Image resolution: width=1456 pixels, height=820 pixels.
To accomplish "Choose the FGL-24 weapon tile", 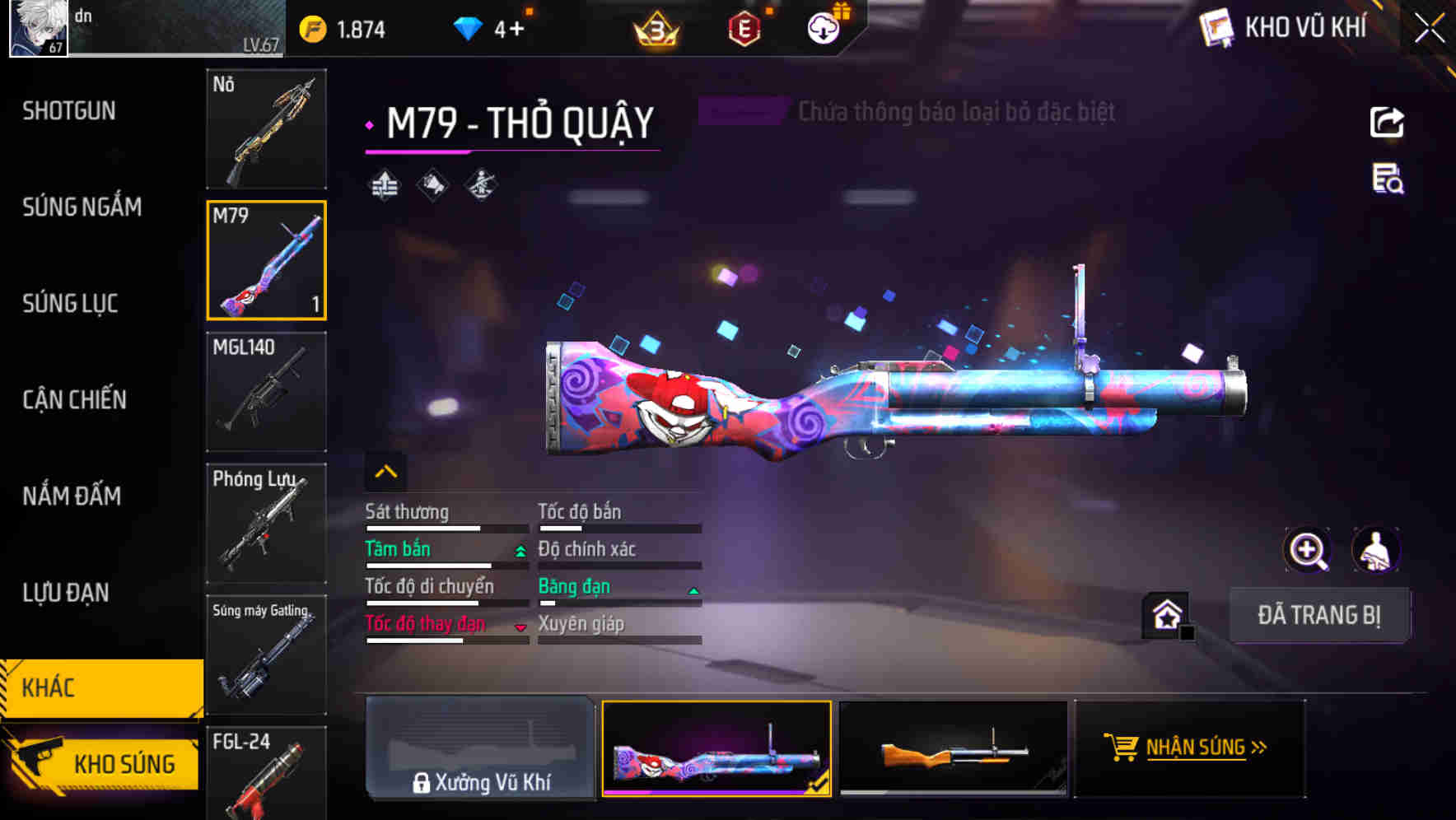I will point(266,774).
